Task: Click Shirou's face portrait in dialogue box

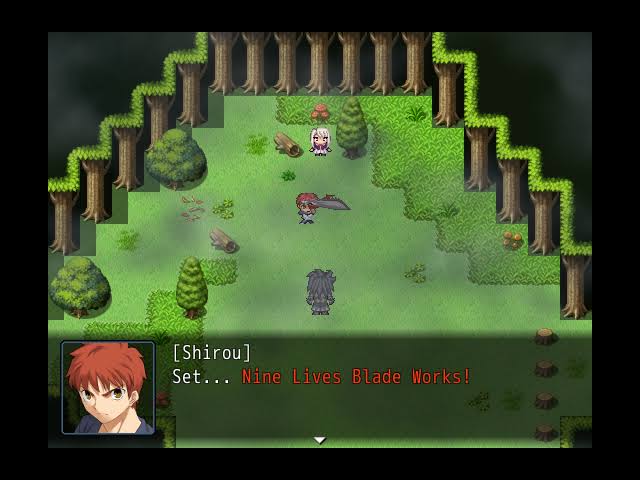Action: (x=108, y=388)
